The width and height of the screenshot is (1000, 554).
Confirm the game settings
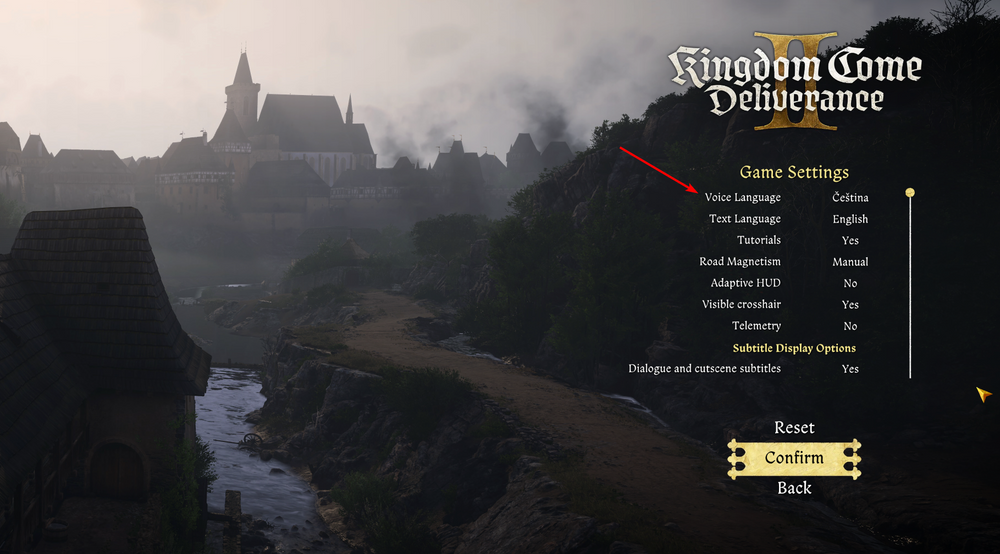tap(794, 458)
